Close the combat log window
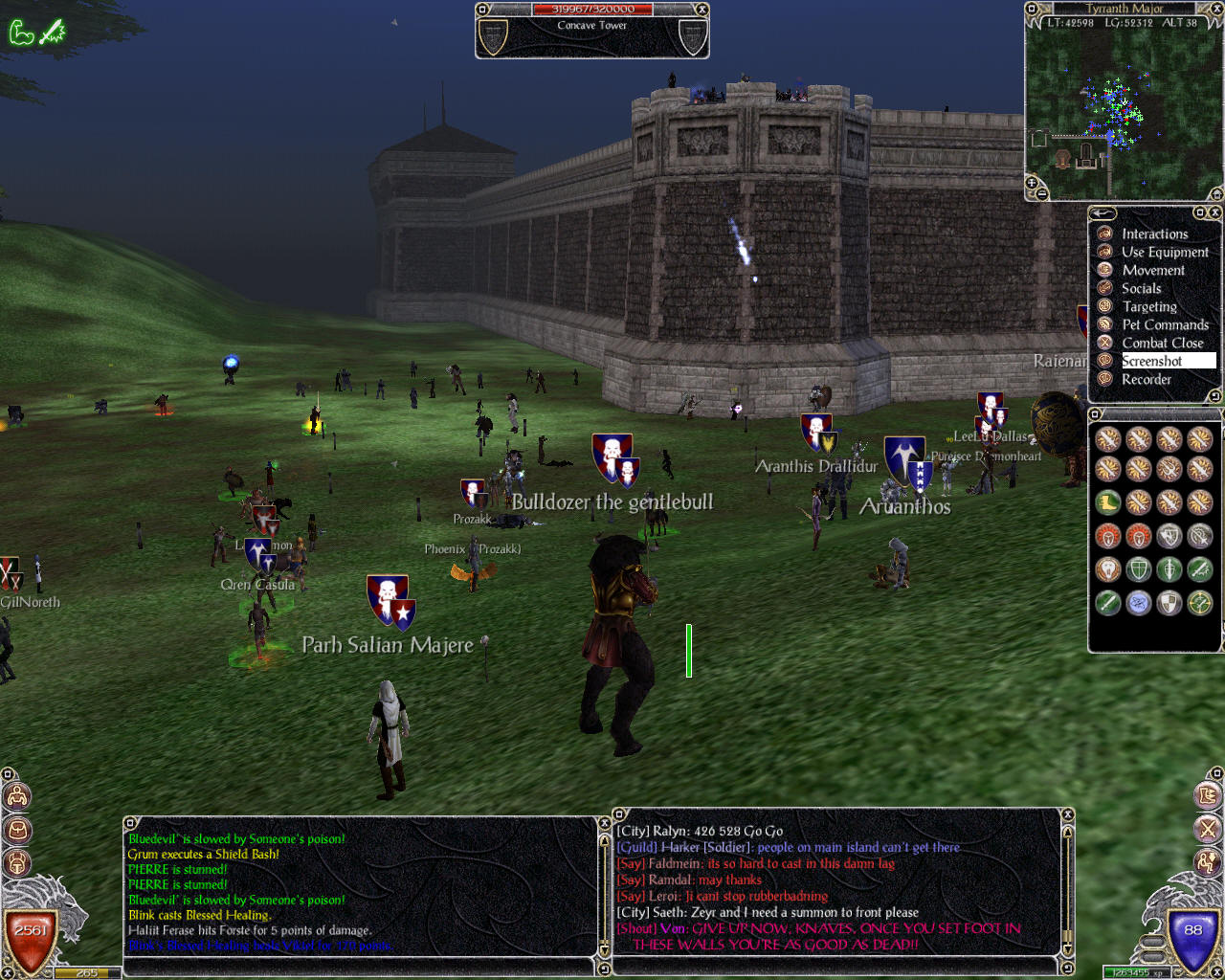 [604, 823]
